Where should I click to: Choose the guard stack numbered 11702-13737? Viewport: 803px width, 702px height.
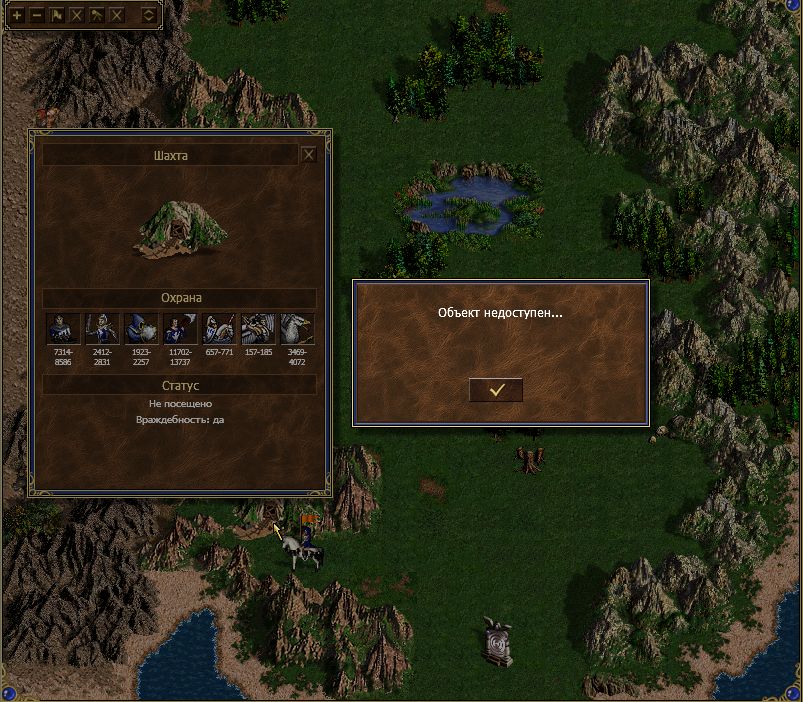tap(180, 329)
